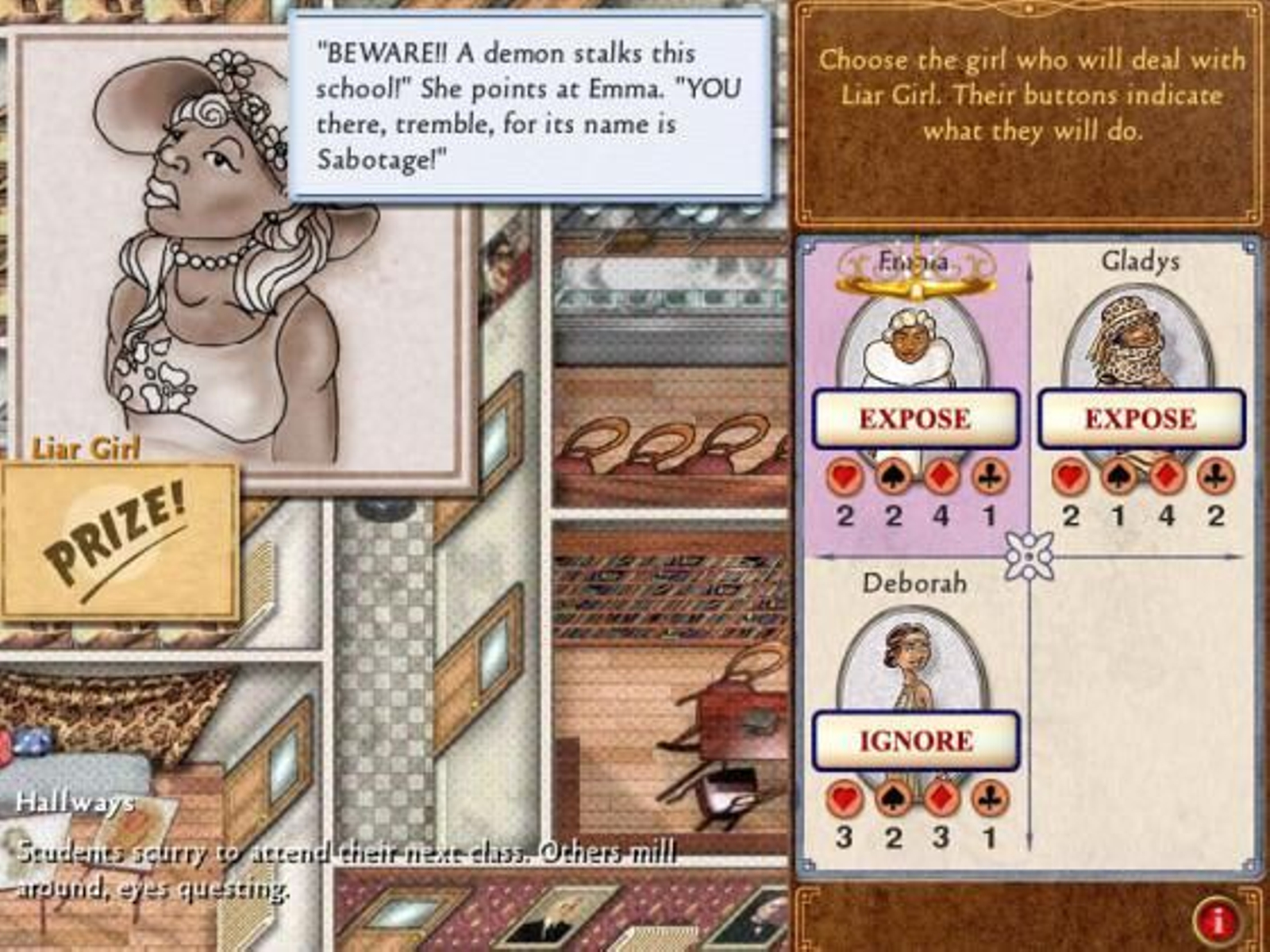The height and width of the screenshot is (952, 1270).
Task: Select Deborah's portrait
Action: [913, 662]
